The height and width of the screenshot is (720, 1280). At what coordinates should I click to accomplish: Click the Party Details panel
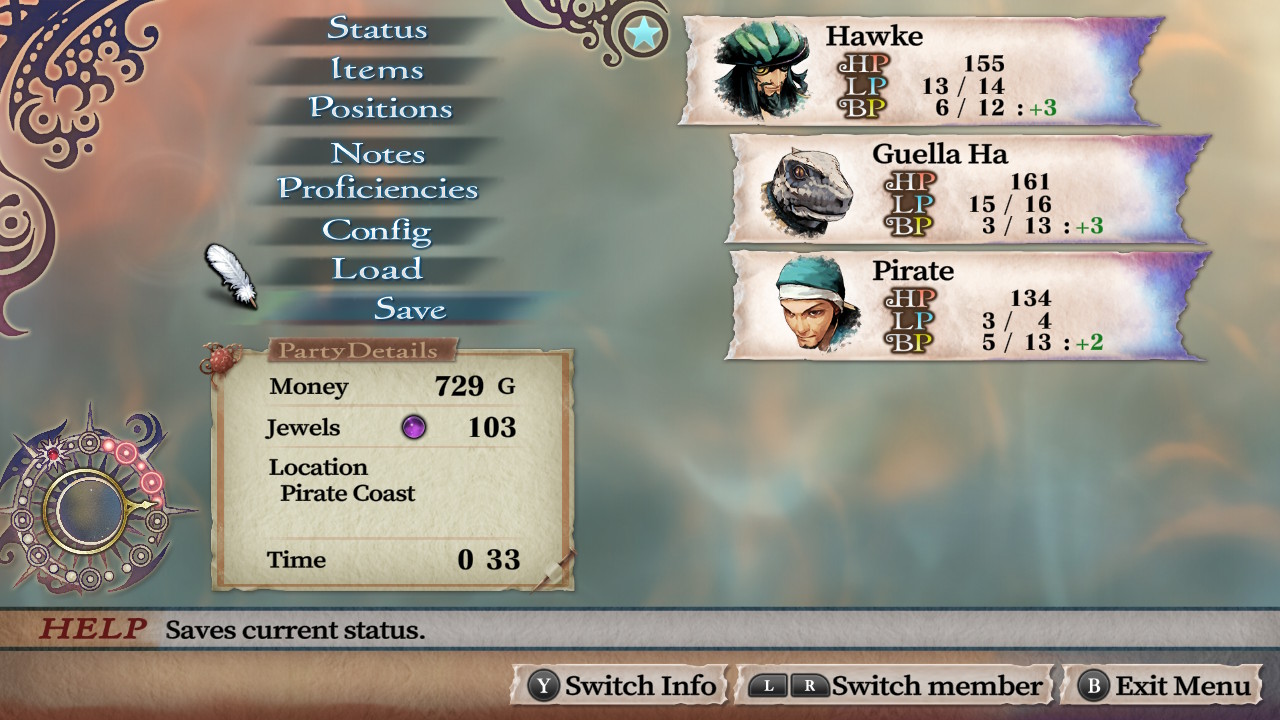(x=392, y=468)
